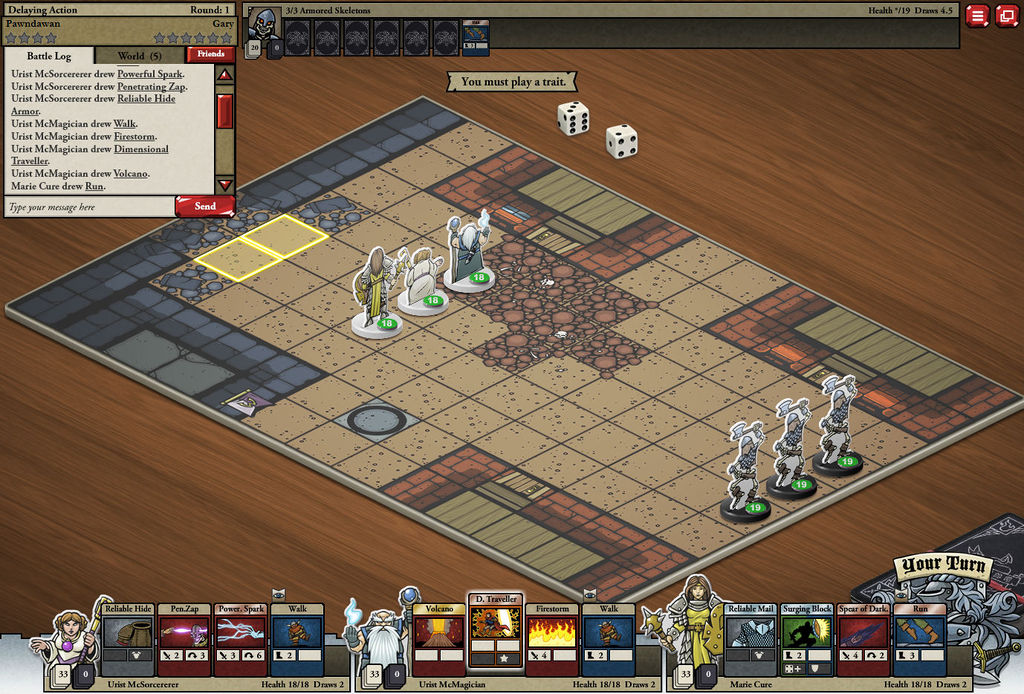
Task: Pick the Firestorm card
Action: click(551, 639)
